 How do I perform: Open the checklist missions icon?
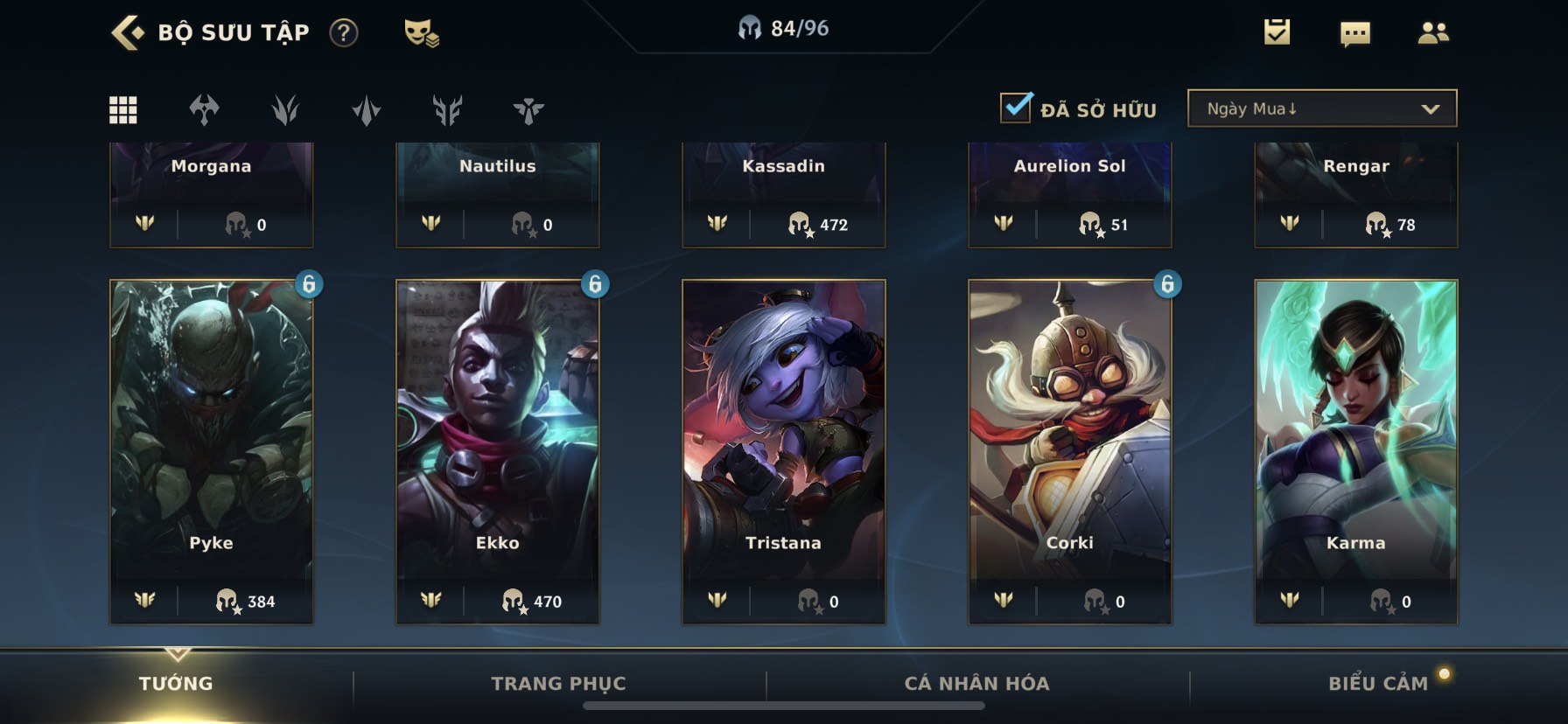pos(1277,33)
